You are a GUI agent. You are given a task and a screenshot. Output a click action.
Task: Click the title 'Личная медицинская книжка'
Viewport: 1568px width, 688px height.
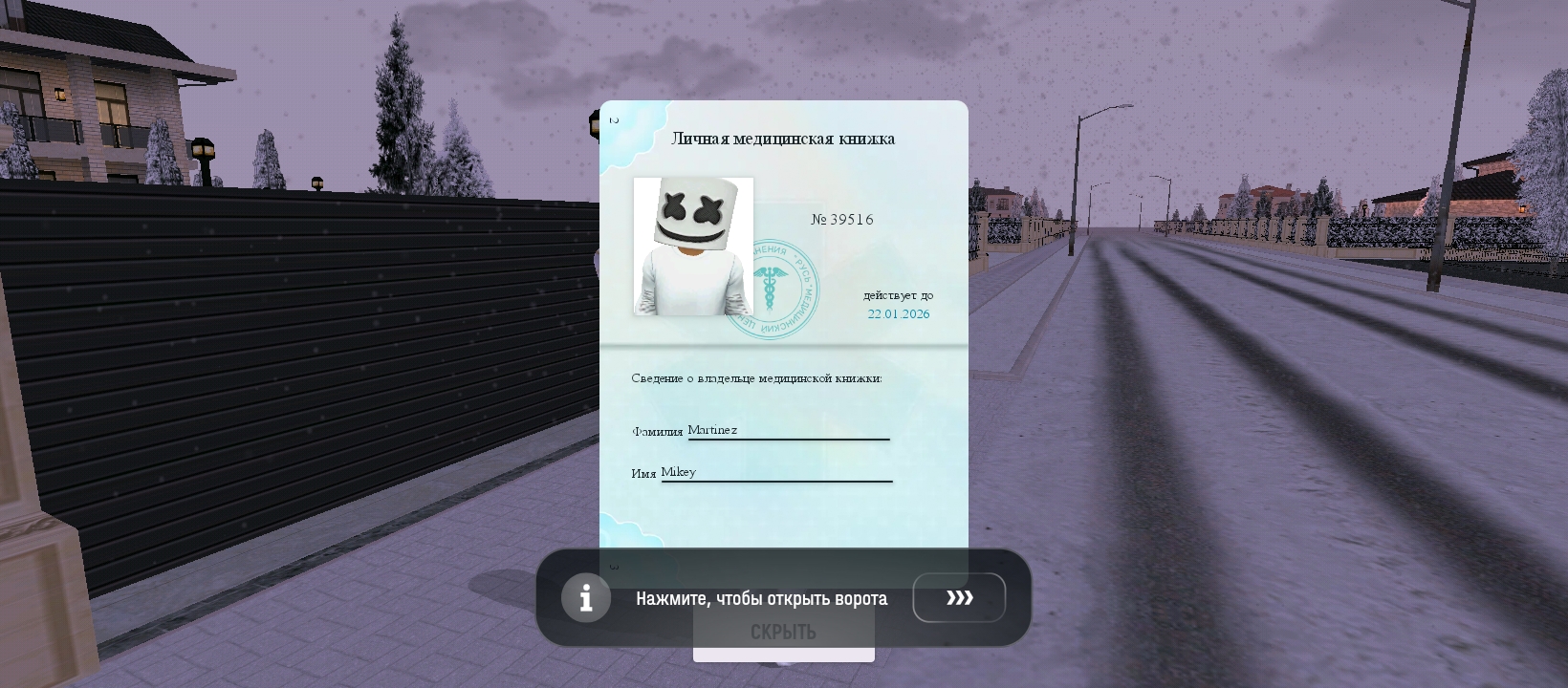pyautogui.click(x=784, y=139)
